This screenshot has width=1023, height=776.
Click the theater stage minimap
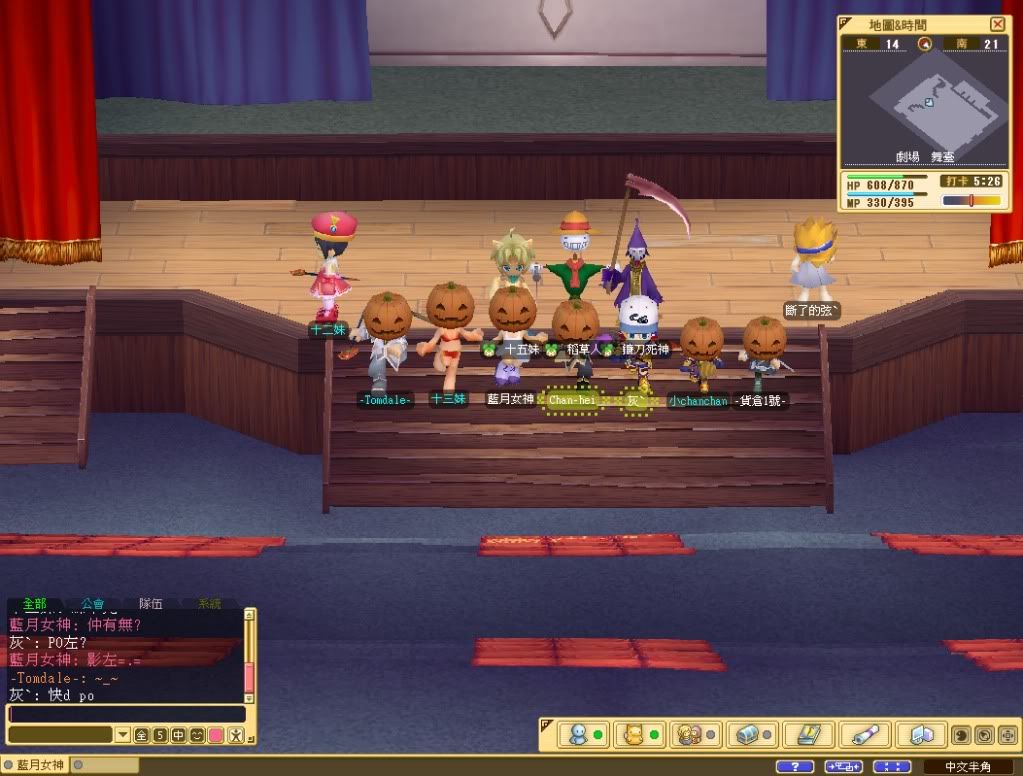[x=925, y=102]
